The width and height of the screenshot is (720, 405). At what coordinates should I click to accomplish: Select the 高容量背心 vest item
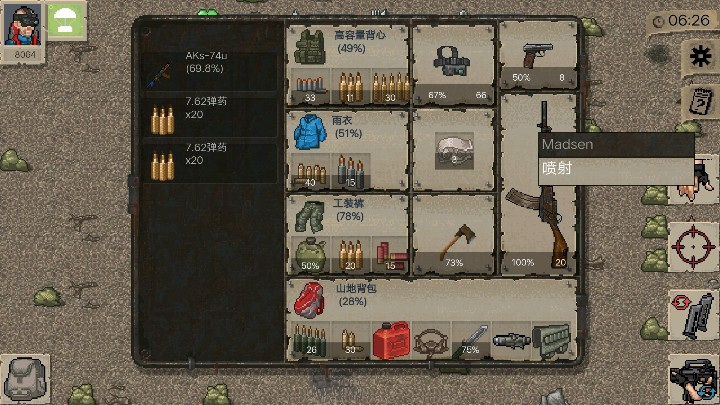tap(309, 45)
